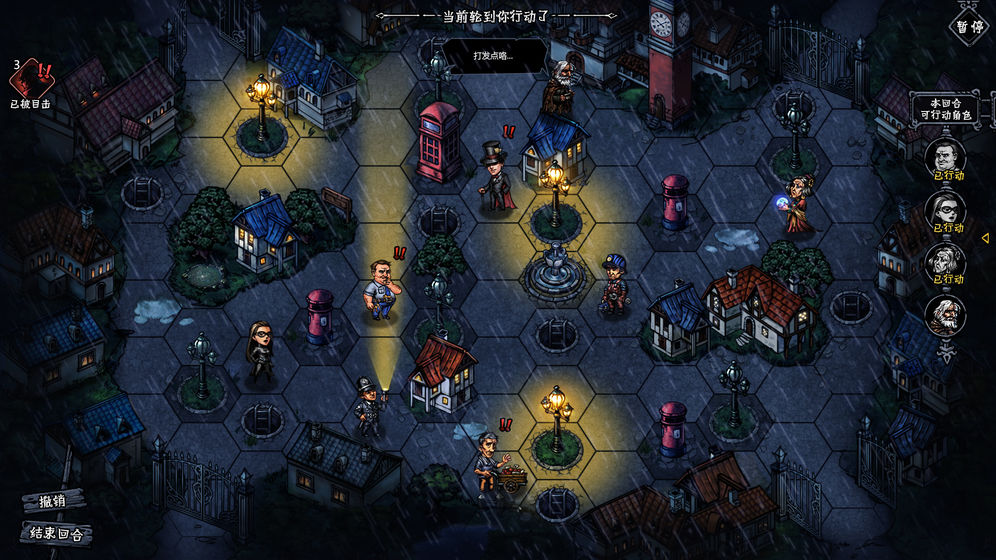
Task: Pause the game with the 暂停 button
Action: pos(967,24)
